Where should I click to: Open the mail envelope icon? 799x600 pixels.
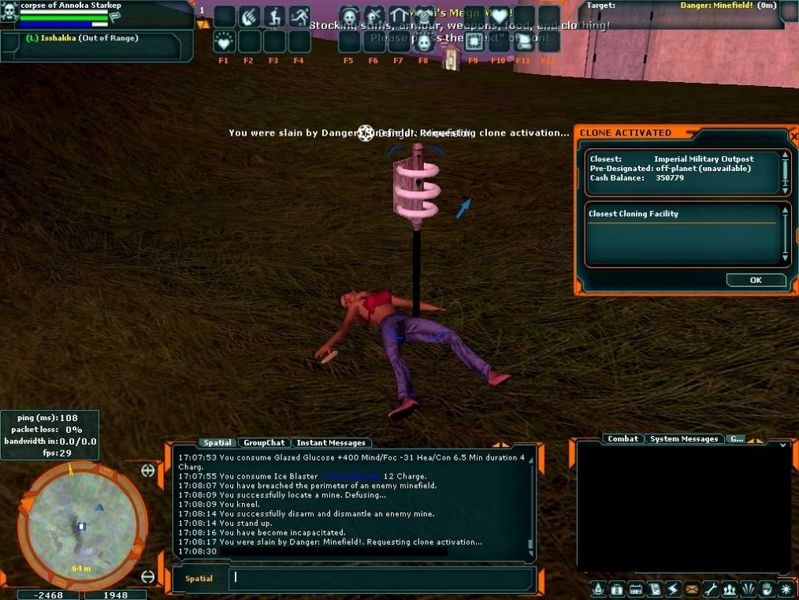(x=691, y=588)
